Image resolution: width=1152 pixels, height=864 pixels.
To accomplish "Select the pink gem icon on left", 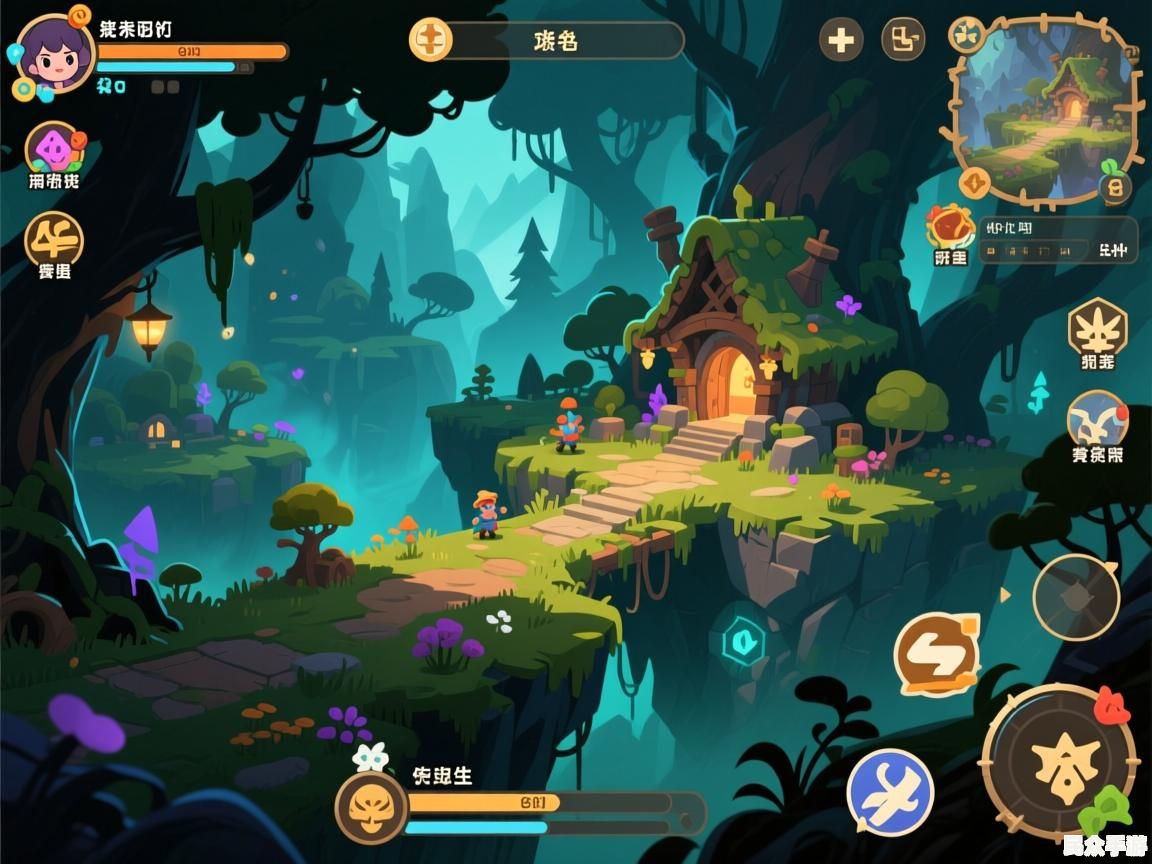I will [55, 150].
